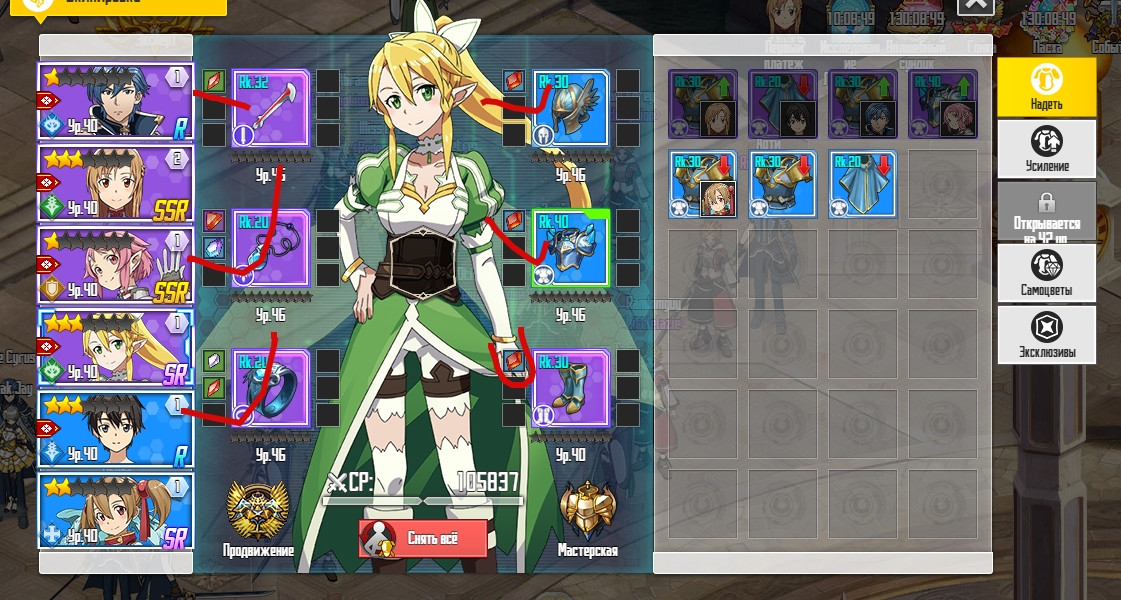The image size is (1121, 600).
Task: Select the equipped necklace slot
Action: click(271, 247)
